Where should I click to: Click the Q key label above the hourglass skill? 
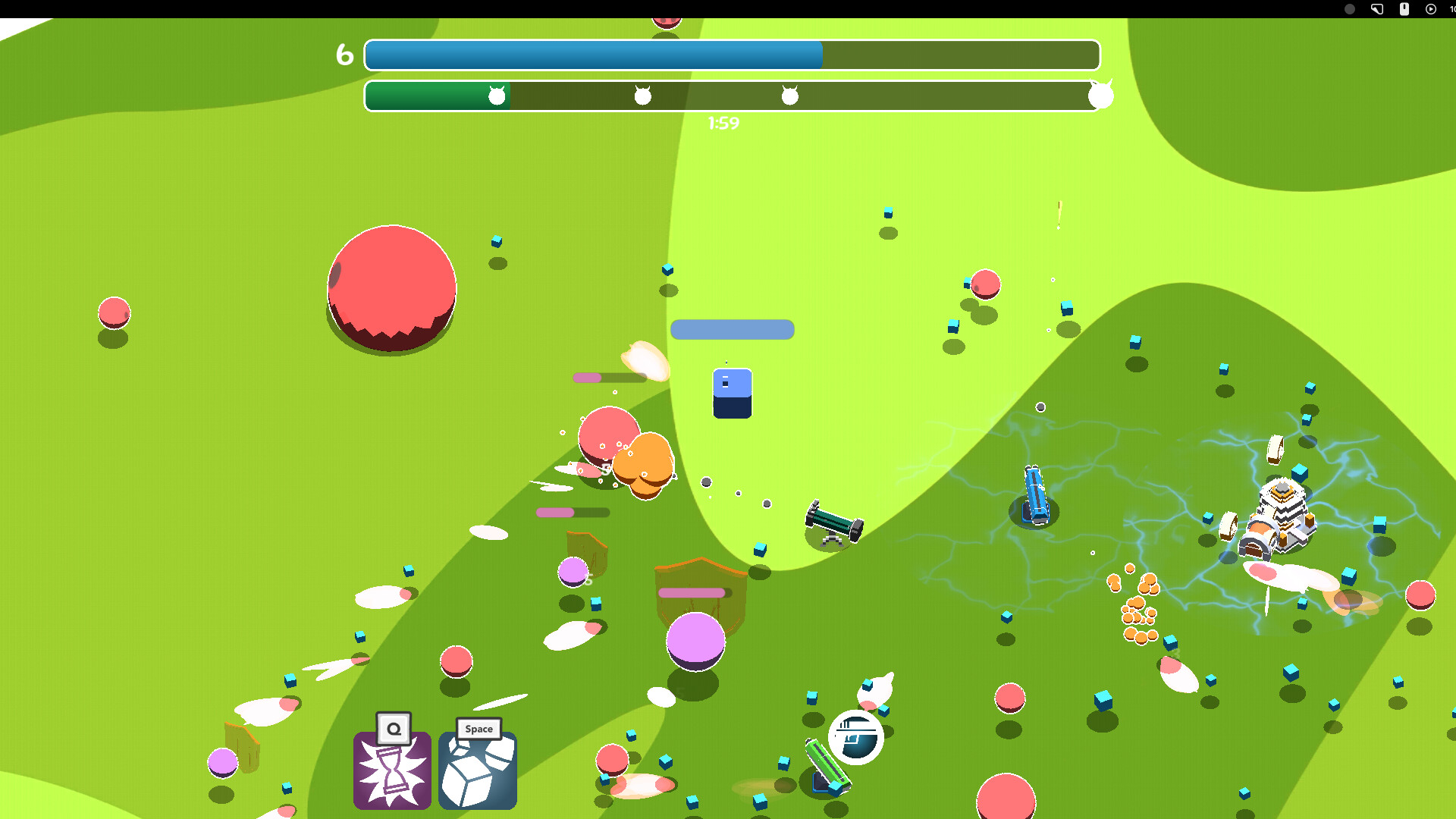coord(392,728)
